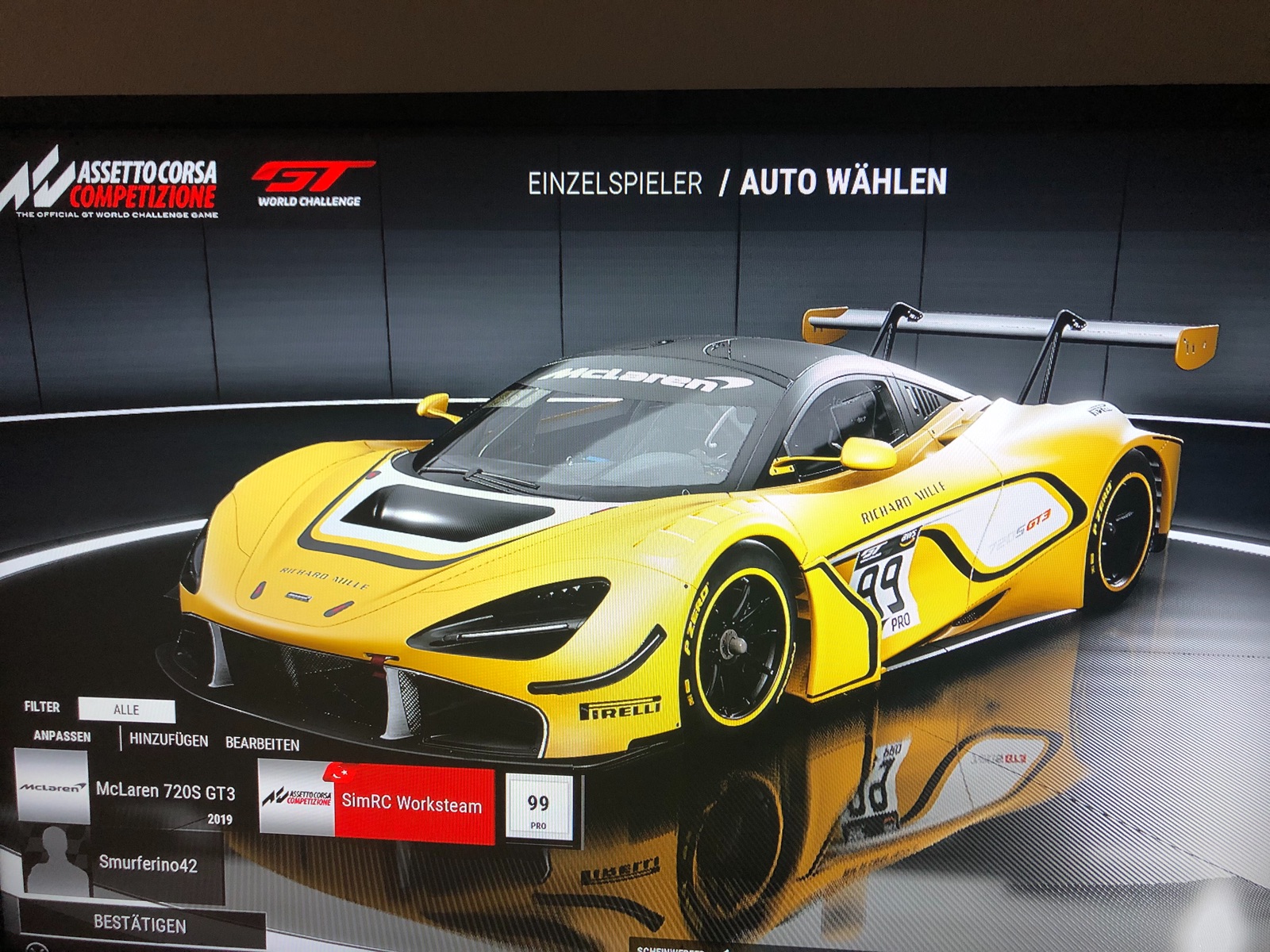
Task: Confirm selection with BESTÄTIGEN
Action: (140, 925)
